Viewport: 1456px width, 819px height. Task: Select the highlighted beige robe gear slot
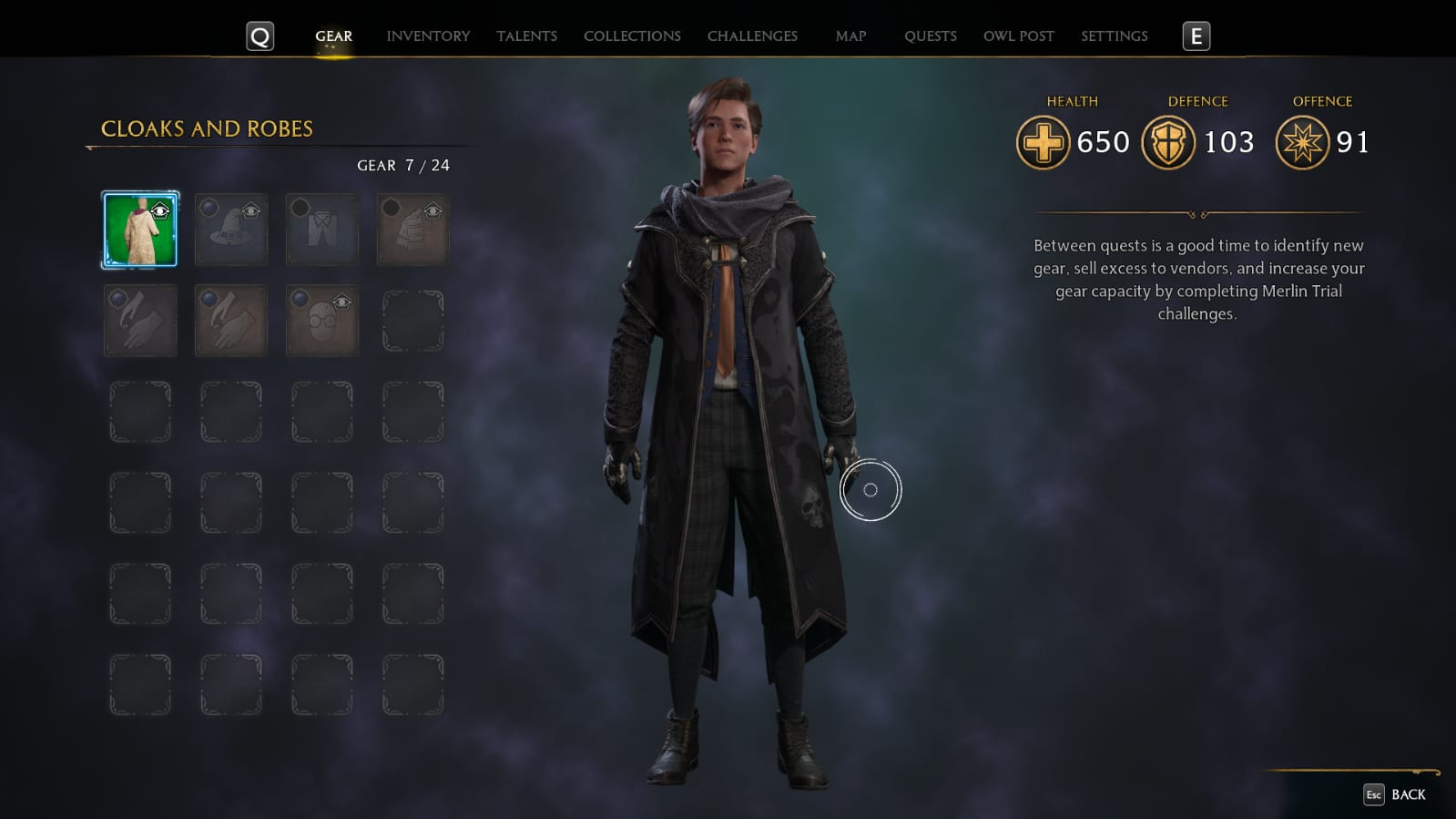140,230
